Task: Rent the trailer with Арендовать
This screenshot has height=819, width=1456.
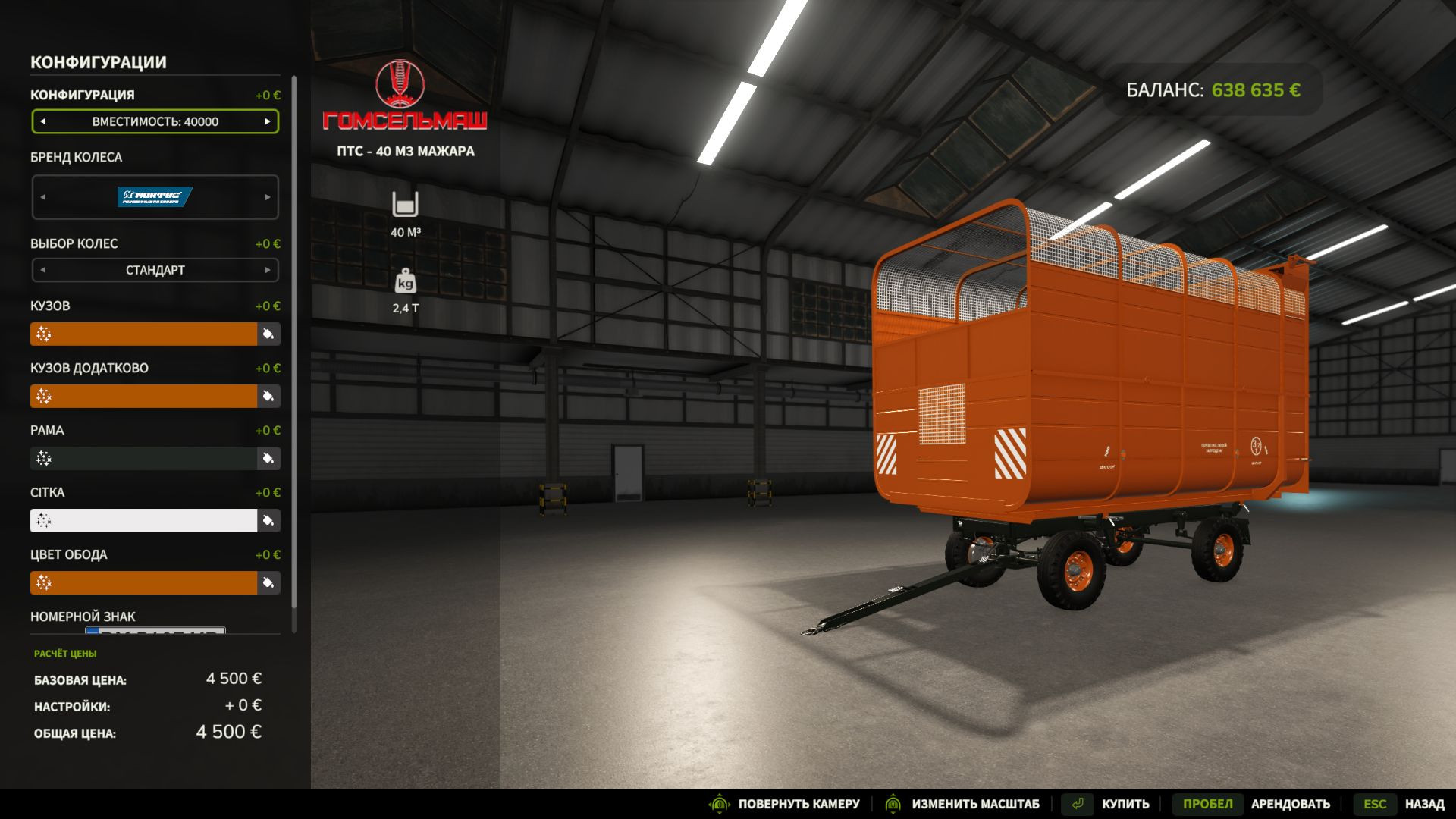Action: (x=1252, y=804)
